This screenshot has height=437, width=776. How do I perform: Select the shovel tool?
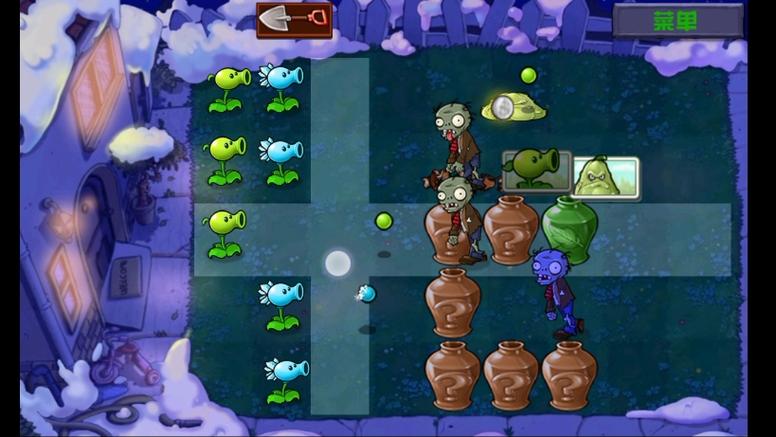[x=294, y=19]
